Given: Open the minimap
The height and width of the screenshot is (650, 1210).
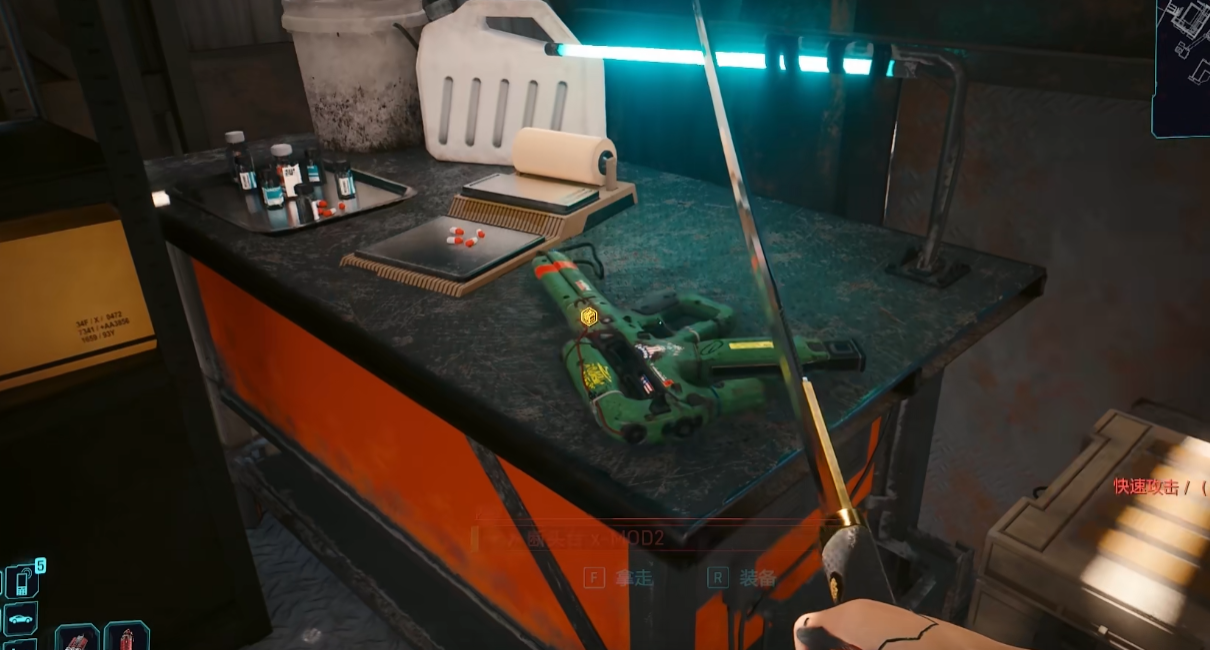Looking at the screenshot, I should [1182, 66].
